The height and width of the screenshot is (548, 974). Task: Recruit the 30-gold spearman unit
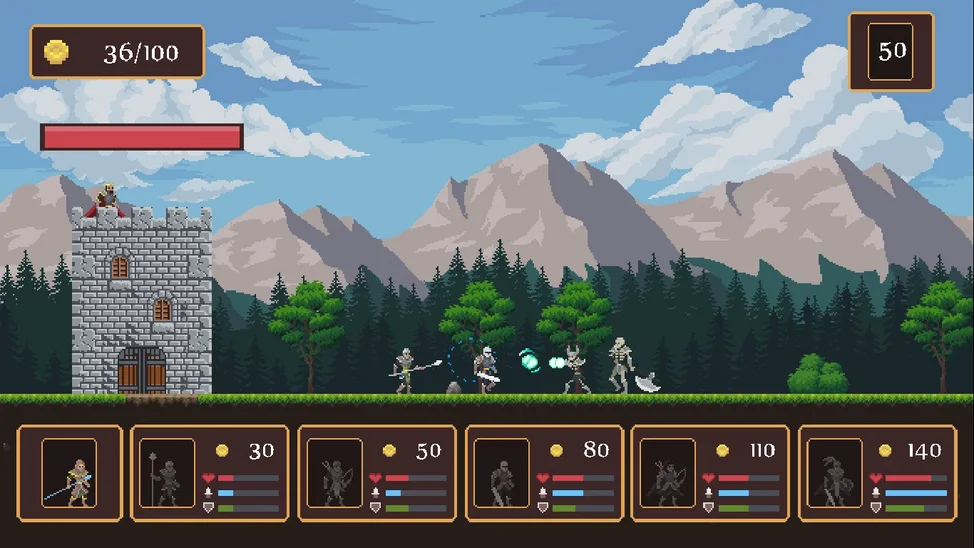coord(209,473)
